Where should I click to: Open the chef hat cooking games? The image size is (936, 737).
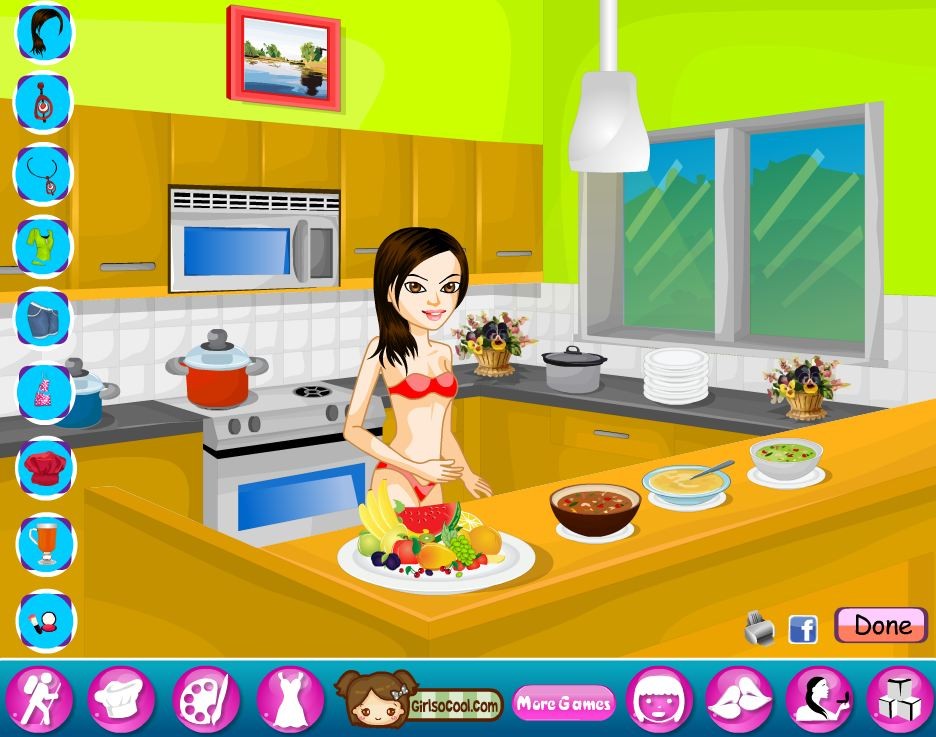coord(121,700)
